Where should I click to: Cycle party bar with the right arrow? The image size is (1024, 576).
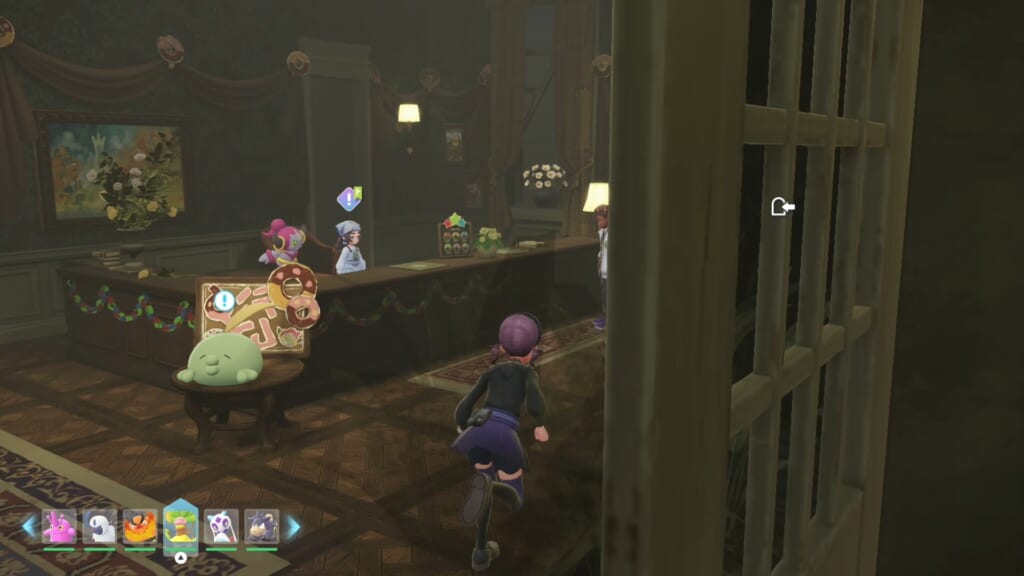point(293,527)
